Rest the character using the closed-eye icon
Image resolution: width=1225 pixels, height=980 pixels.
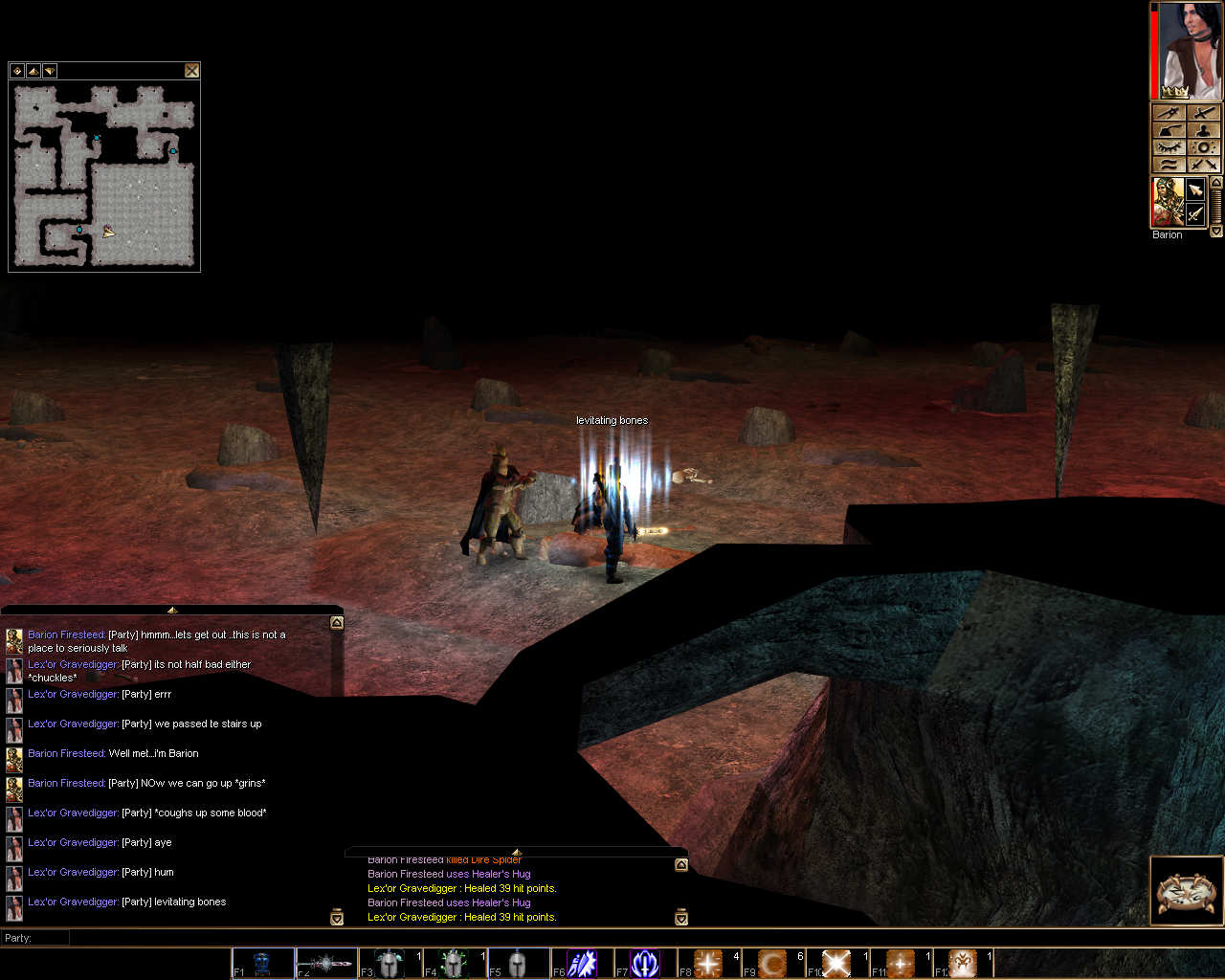[x=1169, y=146]
